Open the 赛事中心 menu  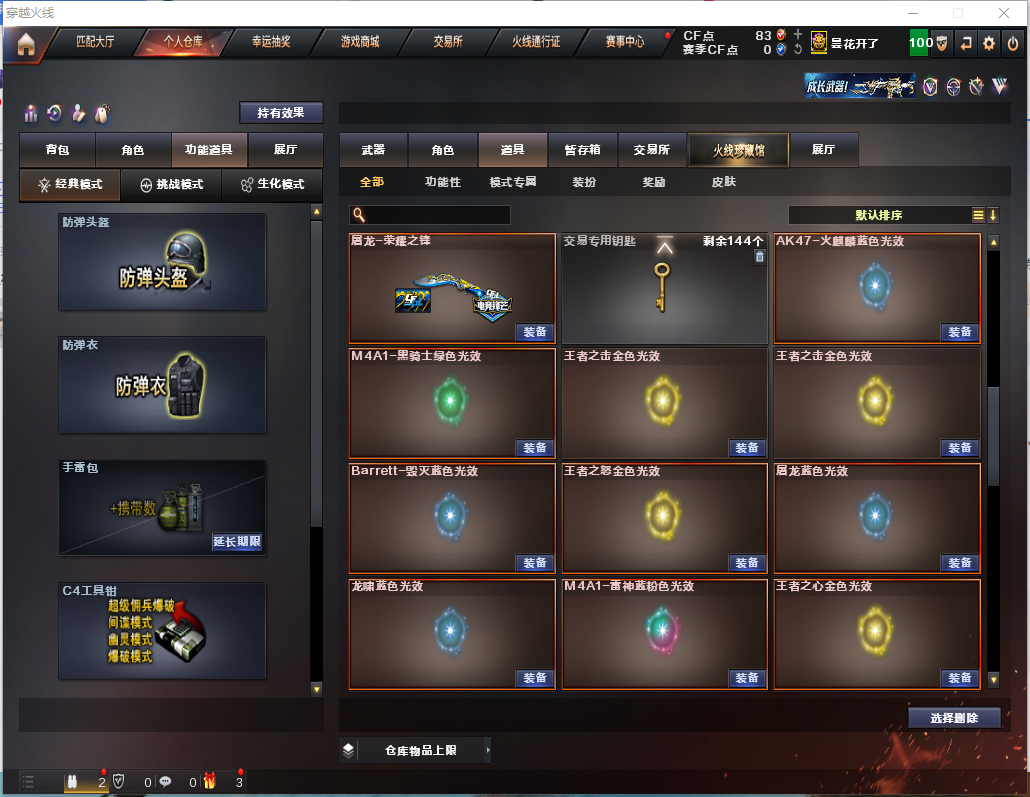[x=625, y=42]
